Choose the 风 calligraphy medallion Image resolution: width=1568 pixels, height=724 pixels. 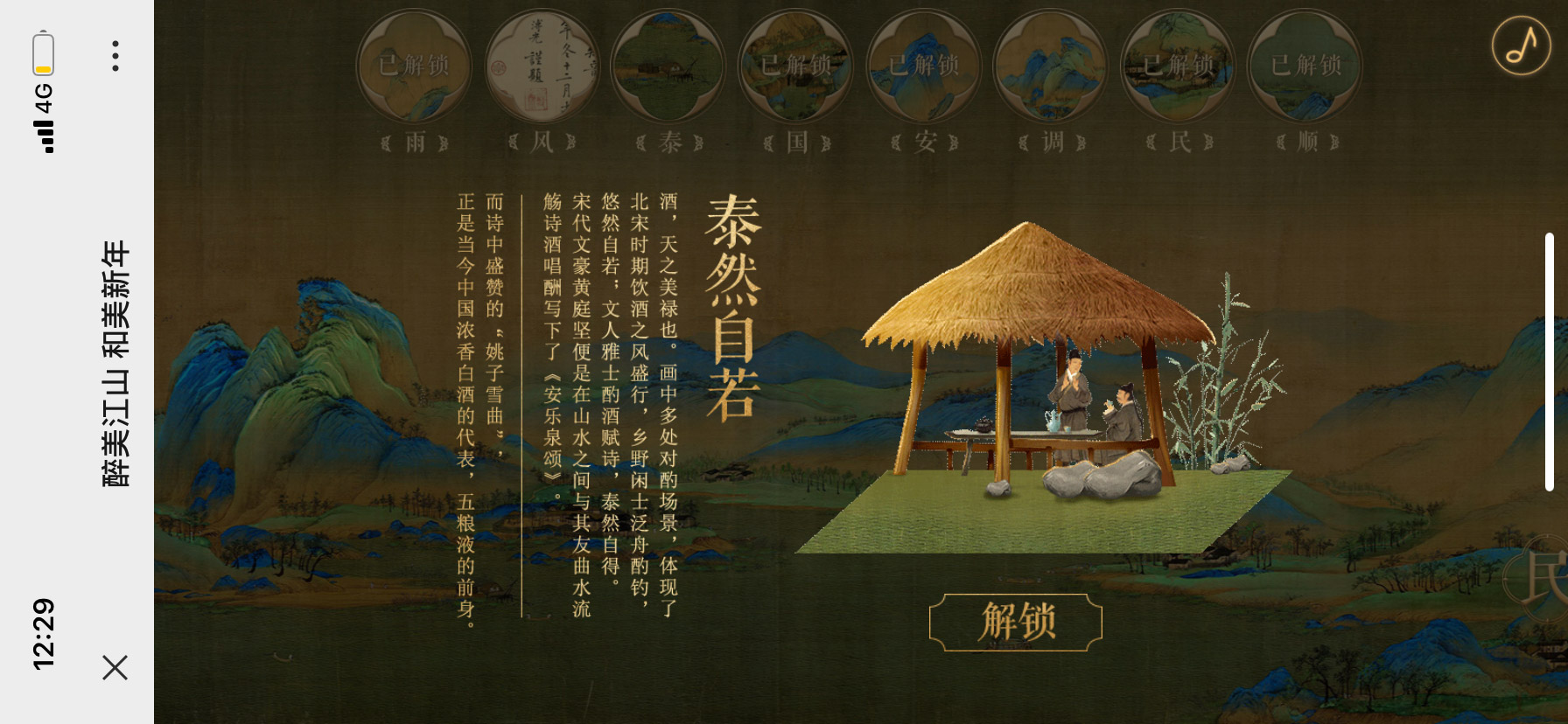tap(542, 66)
